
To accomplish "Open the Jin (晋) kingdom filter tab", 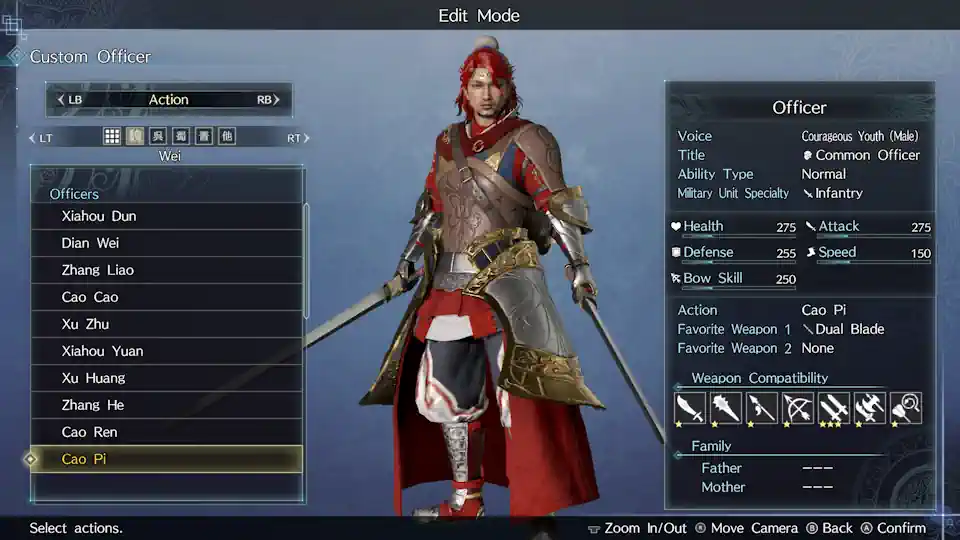I will pyautogui.click(x=204, y=137).
